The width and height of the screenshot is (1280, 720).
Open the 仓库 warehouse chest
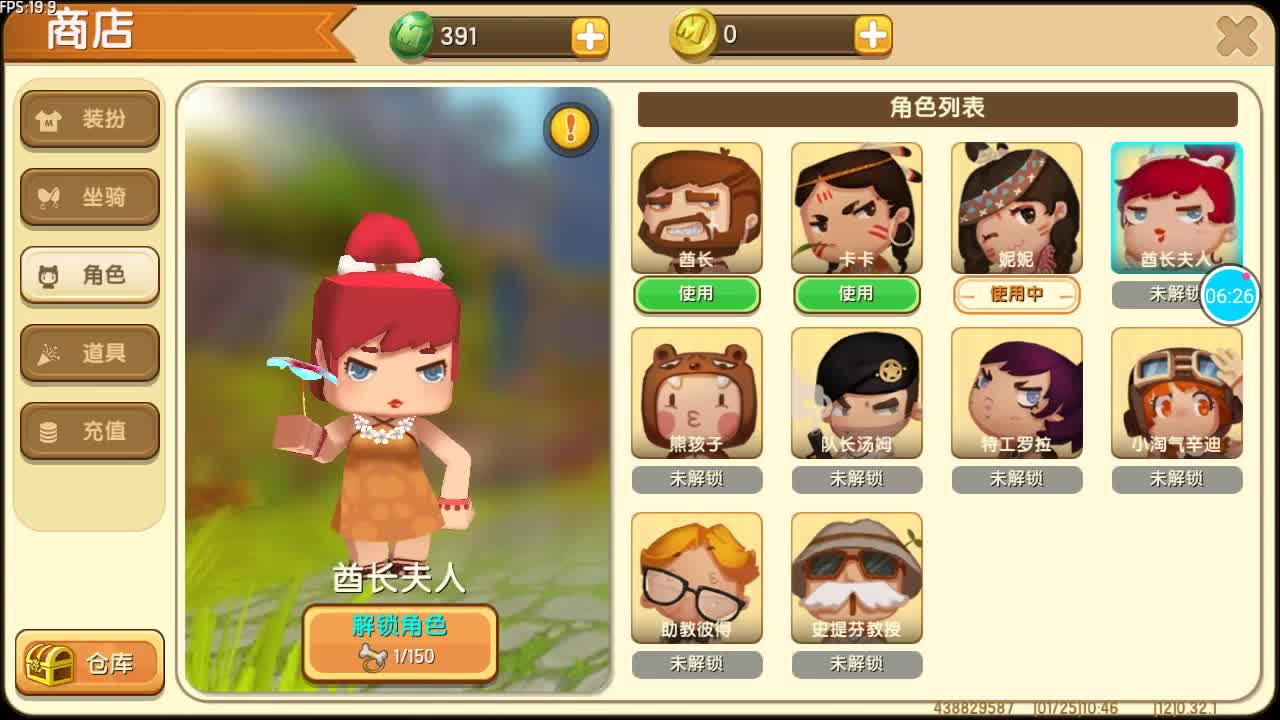point(88,662)
